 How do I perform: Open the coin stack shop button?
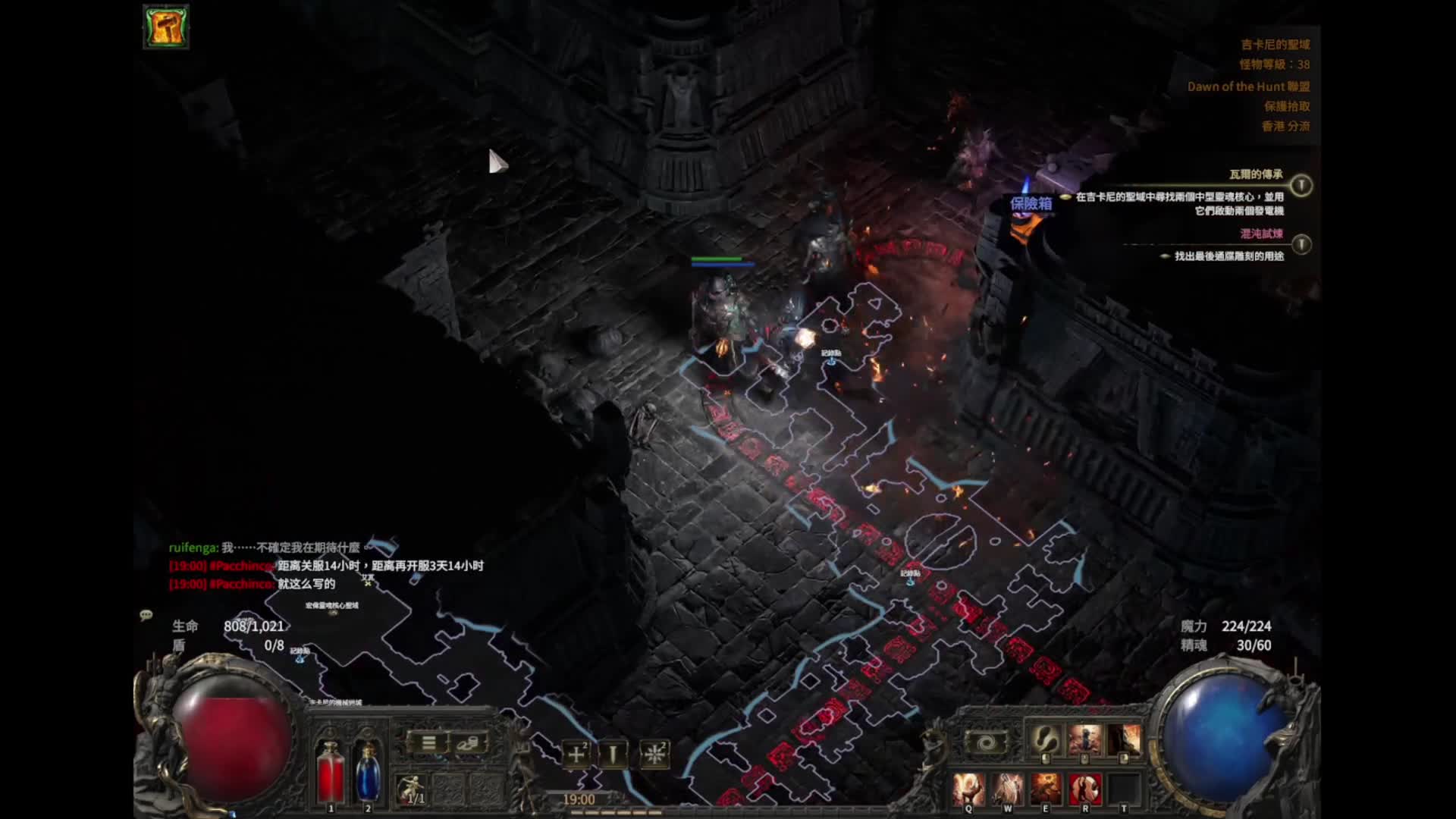point(469,743)
